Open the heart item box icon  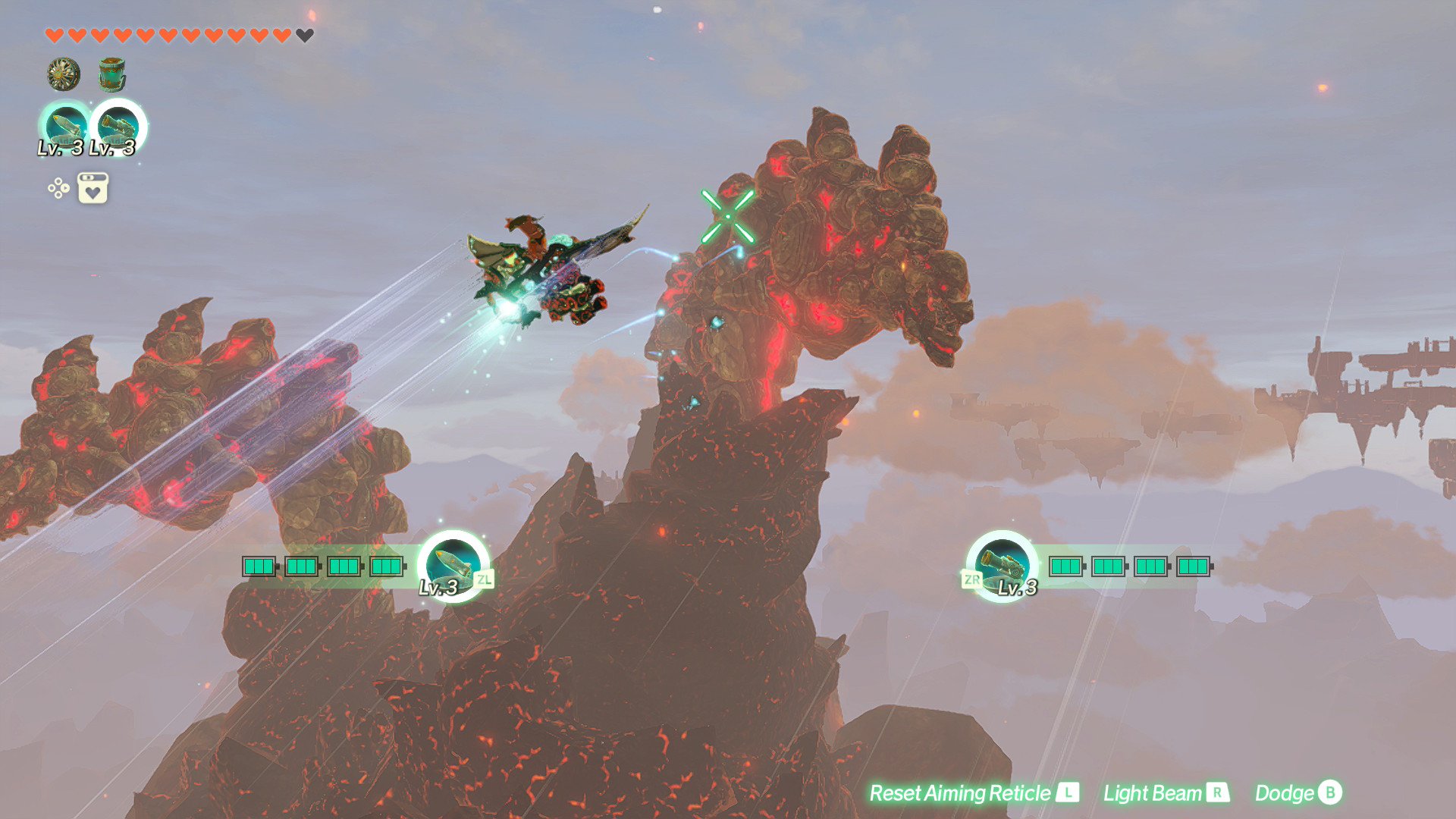click(x=93, y=188)
